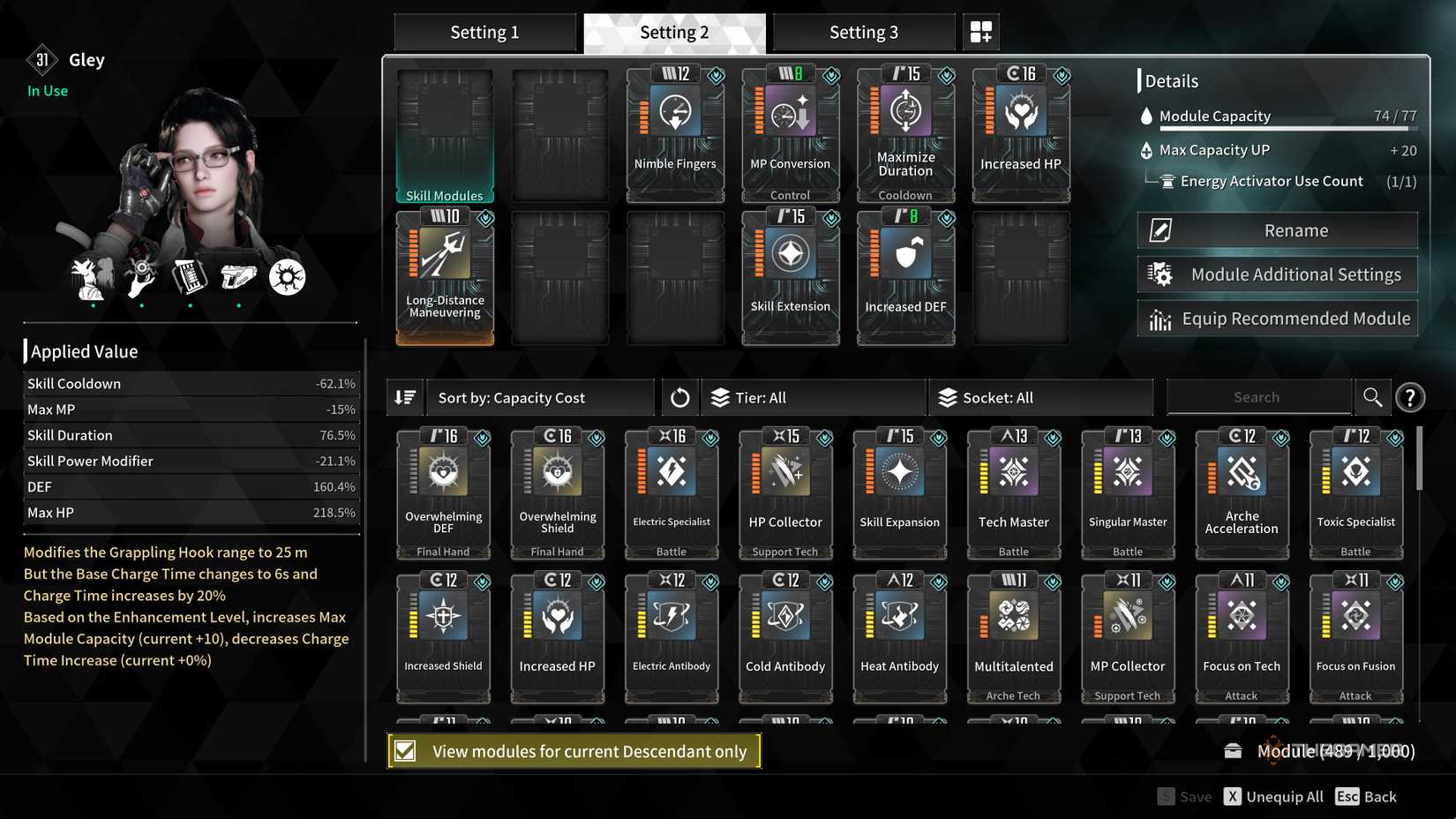Image resolution: width=1456 pixels, height=819 pixels.
Task: Open the Skill Extension equipped module
Action: [790, 276]
